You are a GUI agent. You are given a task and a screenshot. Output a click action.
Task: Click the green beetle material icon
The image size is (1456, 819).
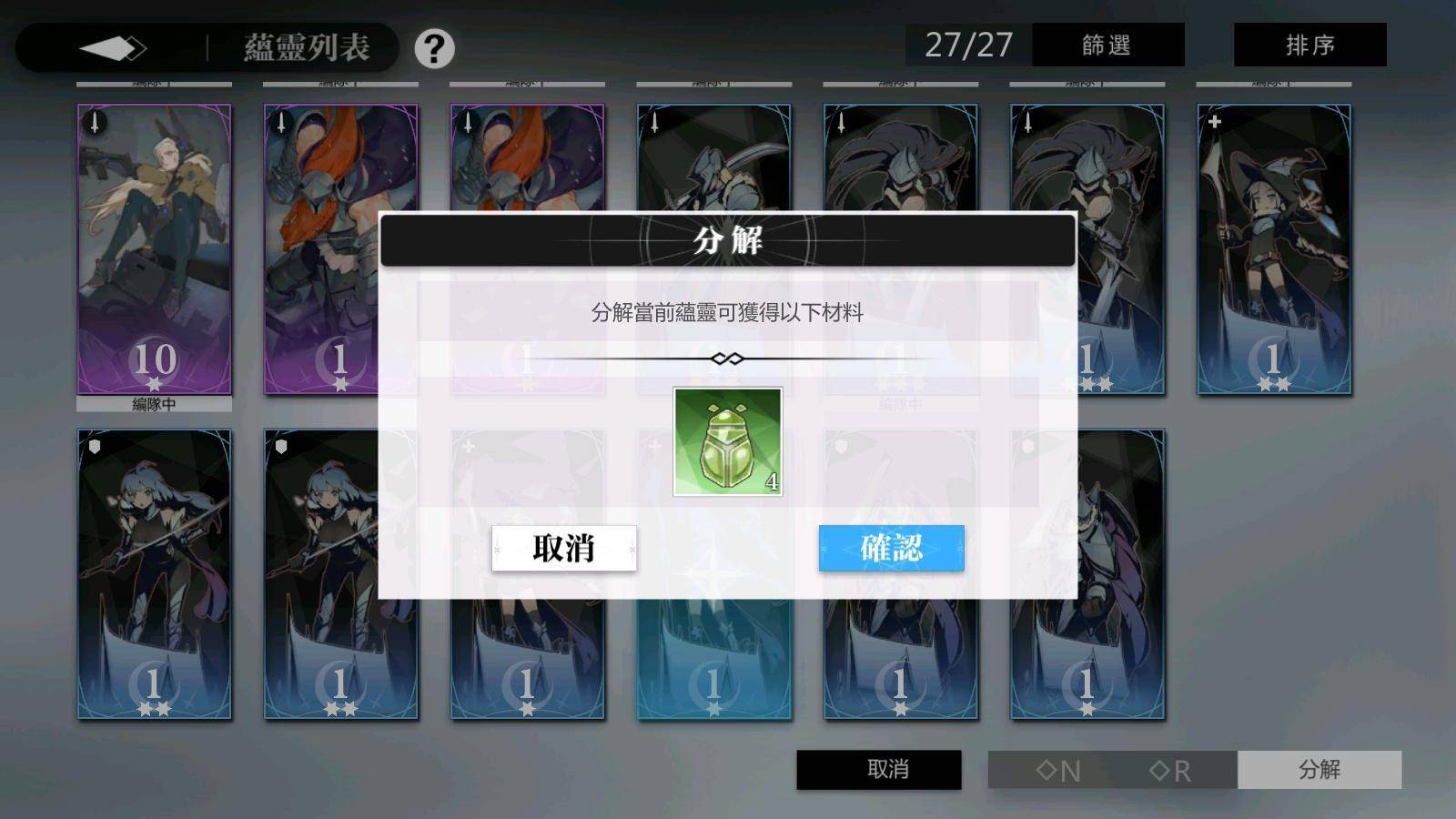(726, 440)
